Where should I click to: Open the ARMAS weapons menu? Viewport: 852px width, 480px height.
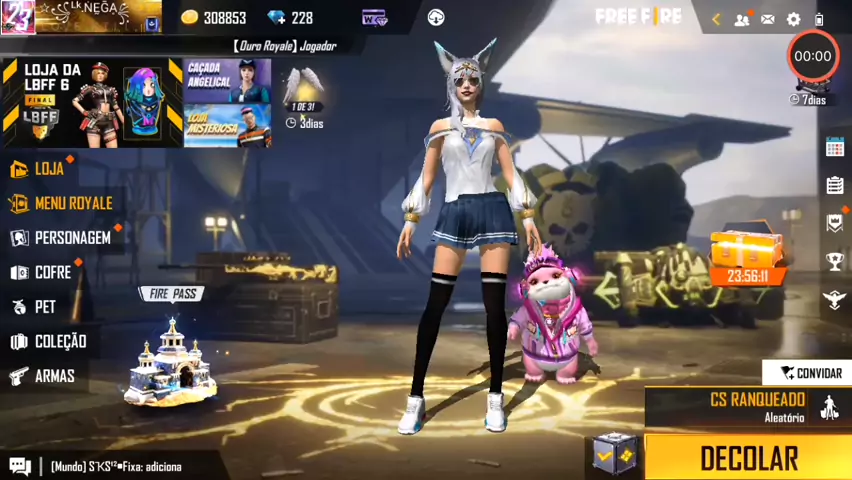[54, 376]
